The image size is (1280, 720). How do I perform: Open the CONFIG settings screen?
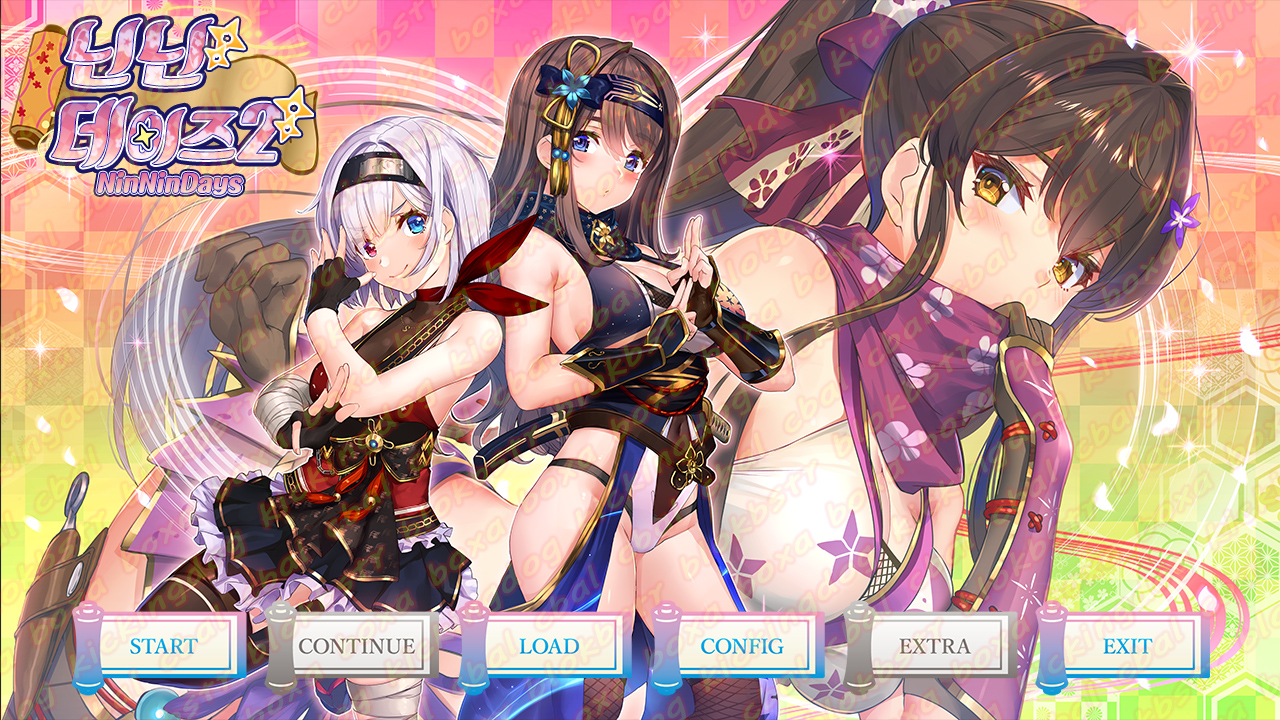pos(742,646)
